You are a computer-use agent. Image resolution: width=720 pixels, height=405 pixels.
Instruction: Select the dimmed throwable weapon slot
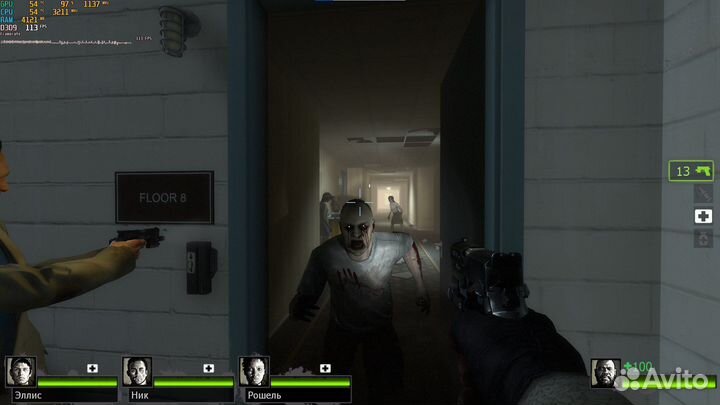pos(704,194)
